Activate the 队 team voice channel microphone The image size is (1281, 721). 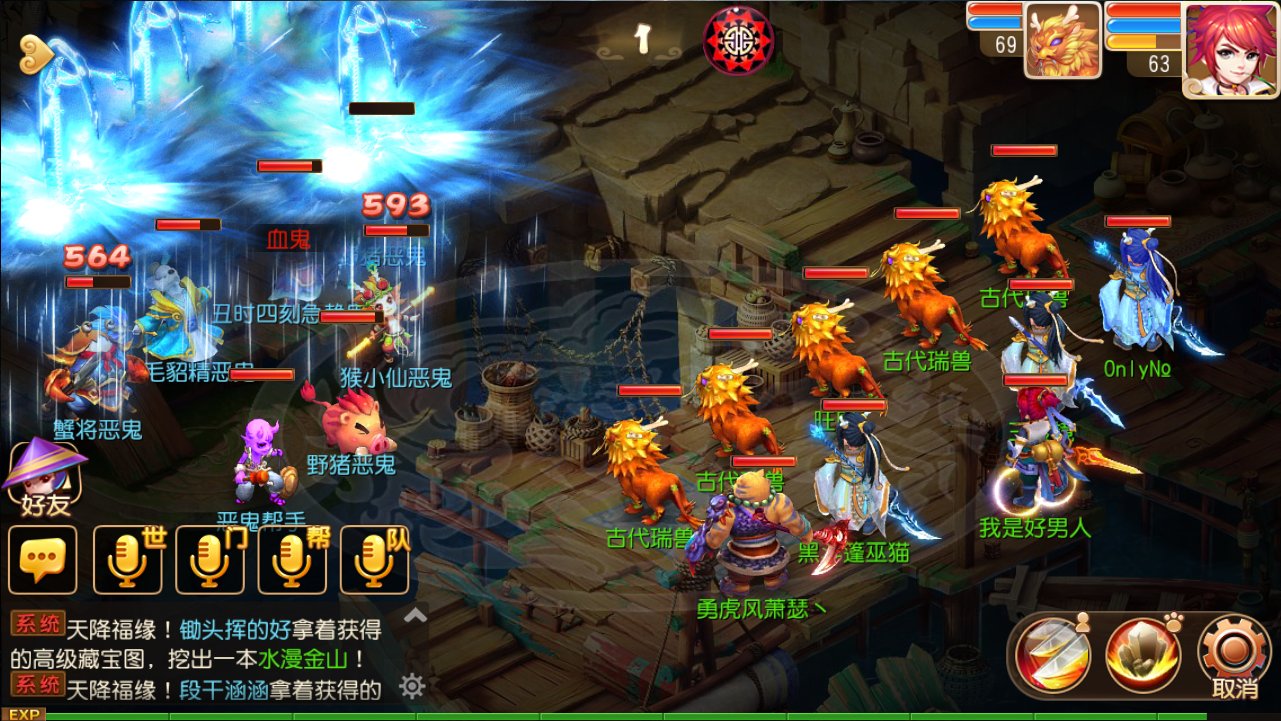click(x=375, y=560)
